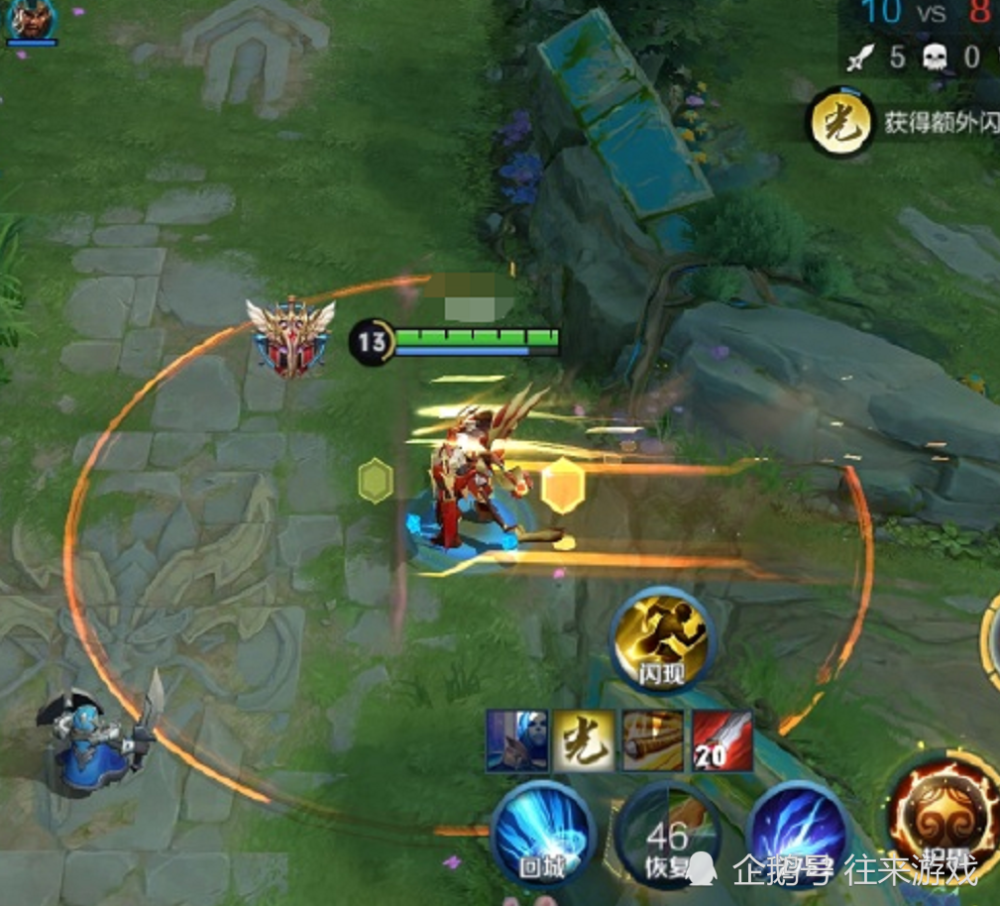Use the 恢复 heal button on cooldown
This screenshot has height=906, width=1000.
click(667, 835)
